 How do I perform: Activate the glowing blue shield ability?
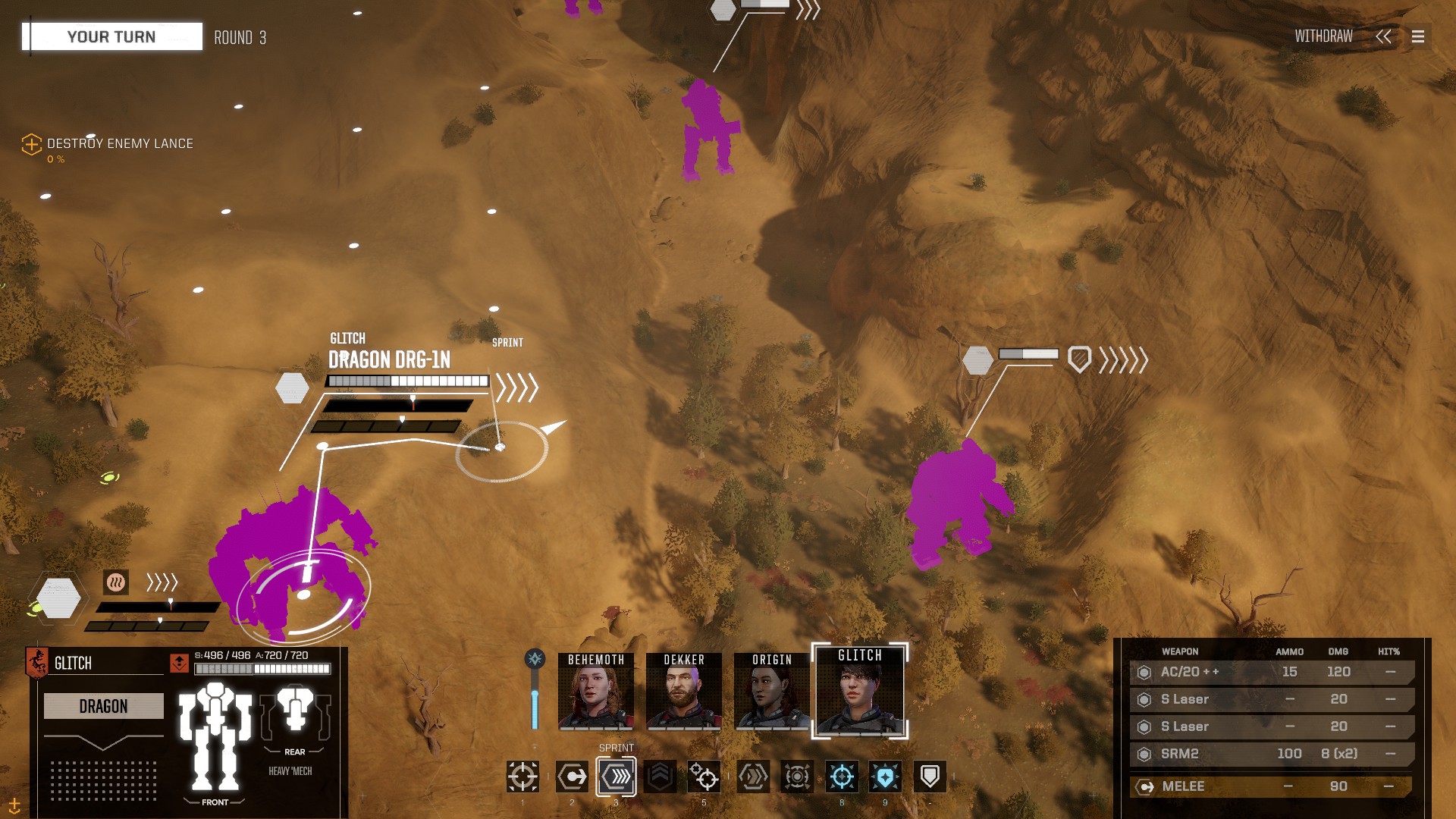[885, 777]
